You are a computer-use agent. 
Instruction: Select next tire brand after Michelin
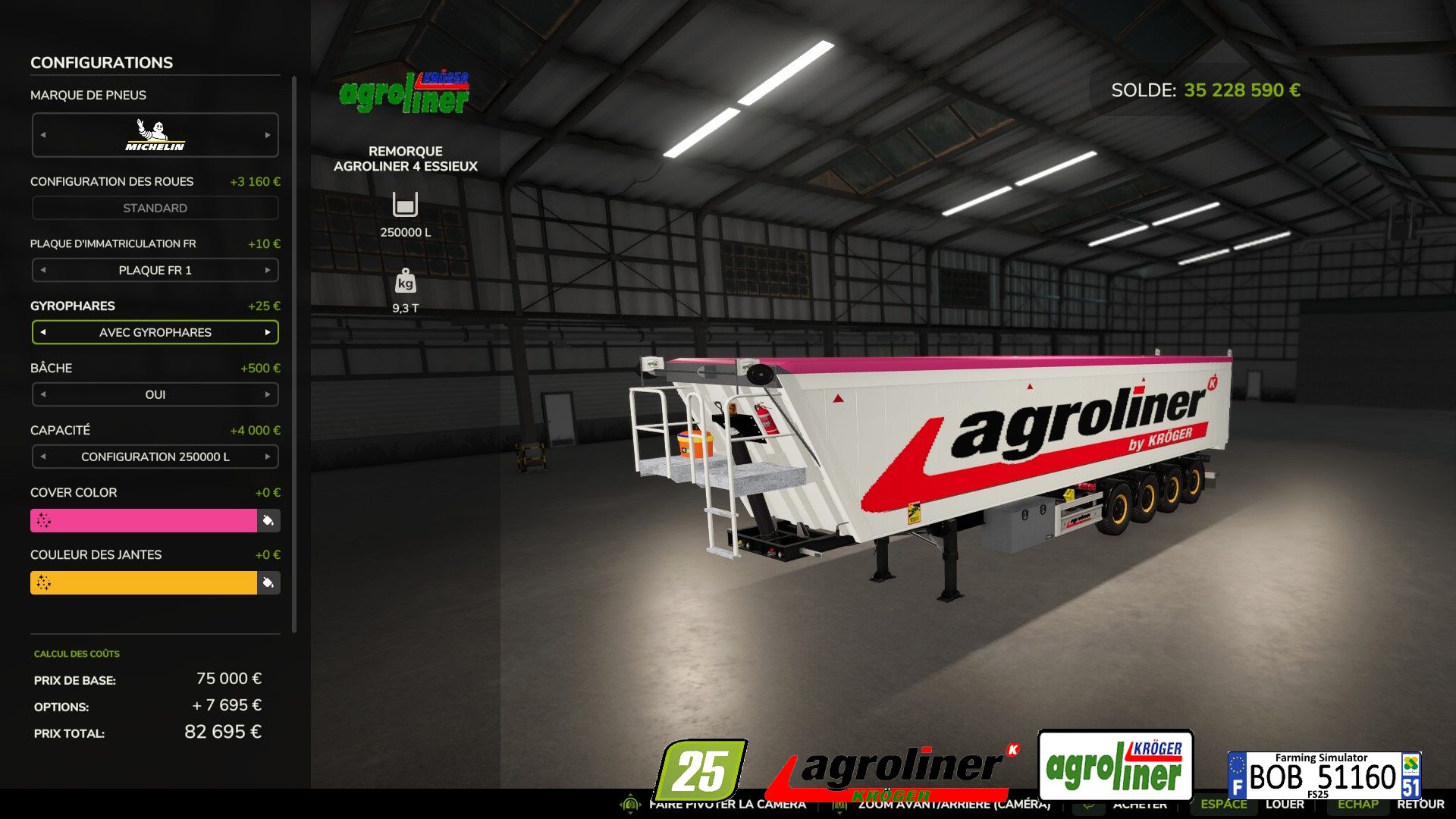pyautogui.click(x=268, y=135)
